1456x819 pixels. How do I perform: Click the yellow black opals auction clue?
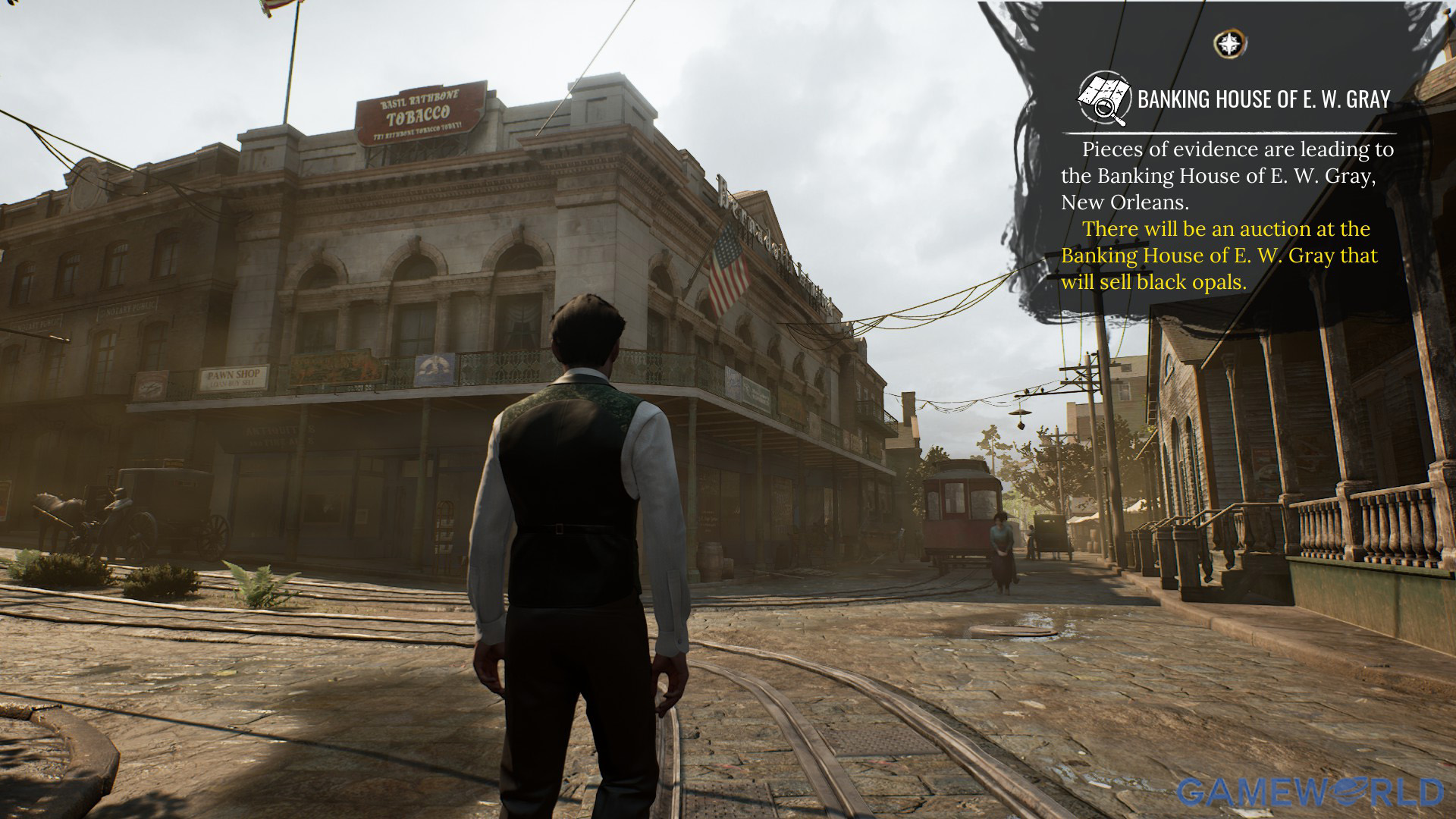pos(1219,256)
